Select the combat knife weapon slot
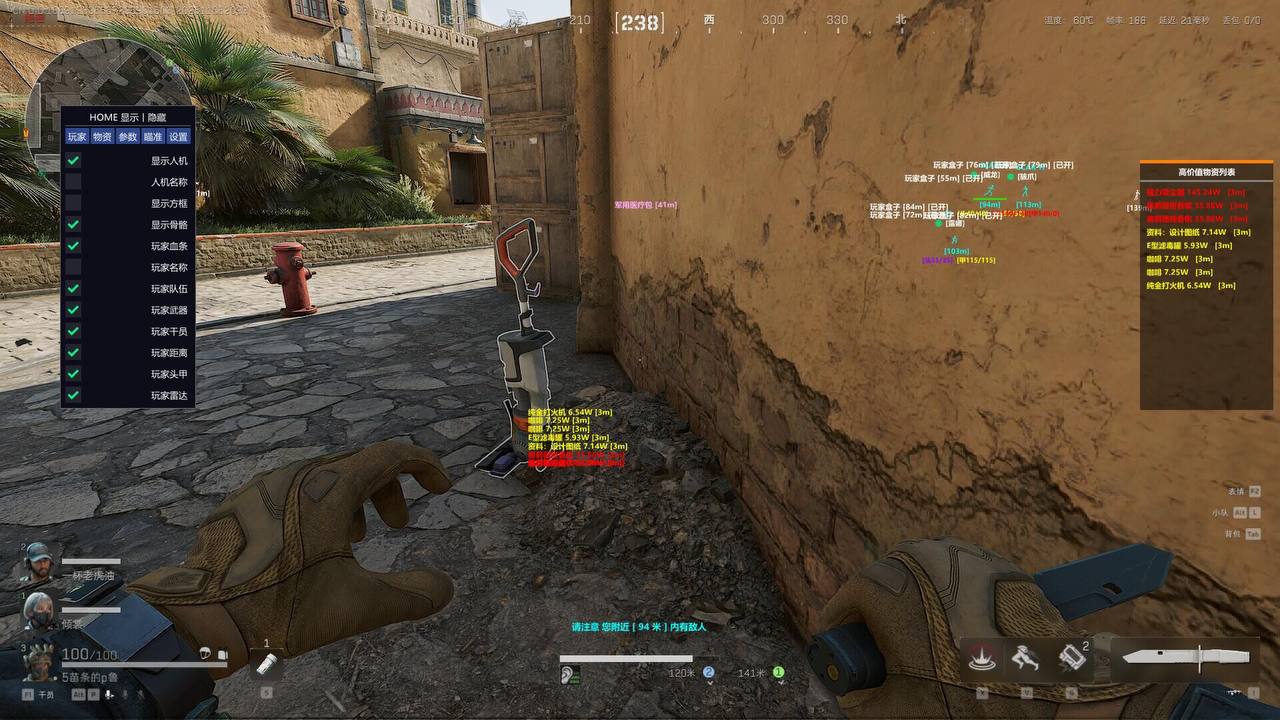 click(x=1185, y=658)
